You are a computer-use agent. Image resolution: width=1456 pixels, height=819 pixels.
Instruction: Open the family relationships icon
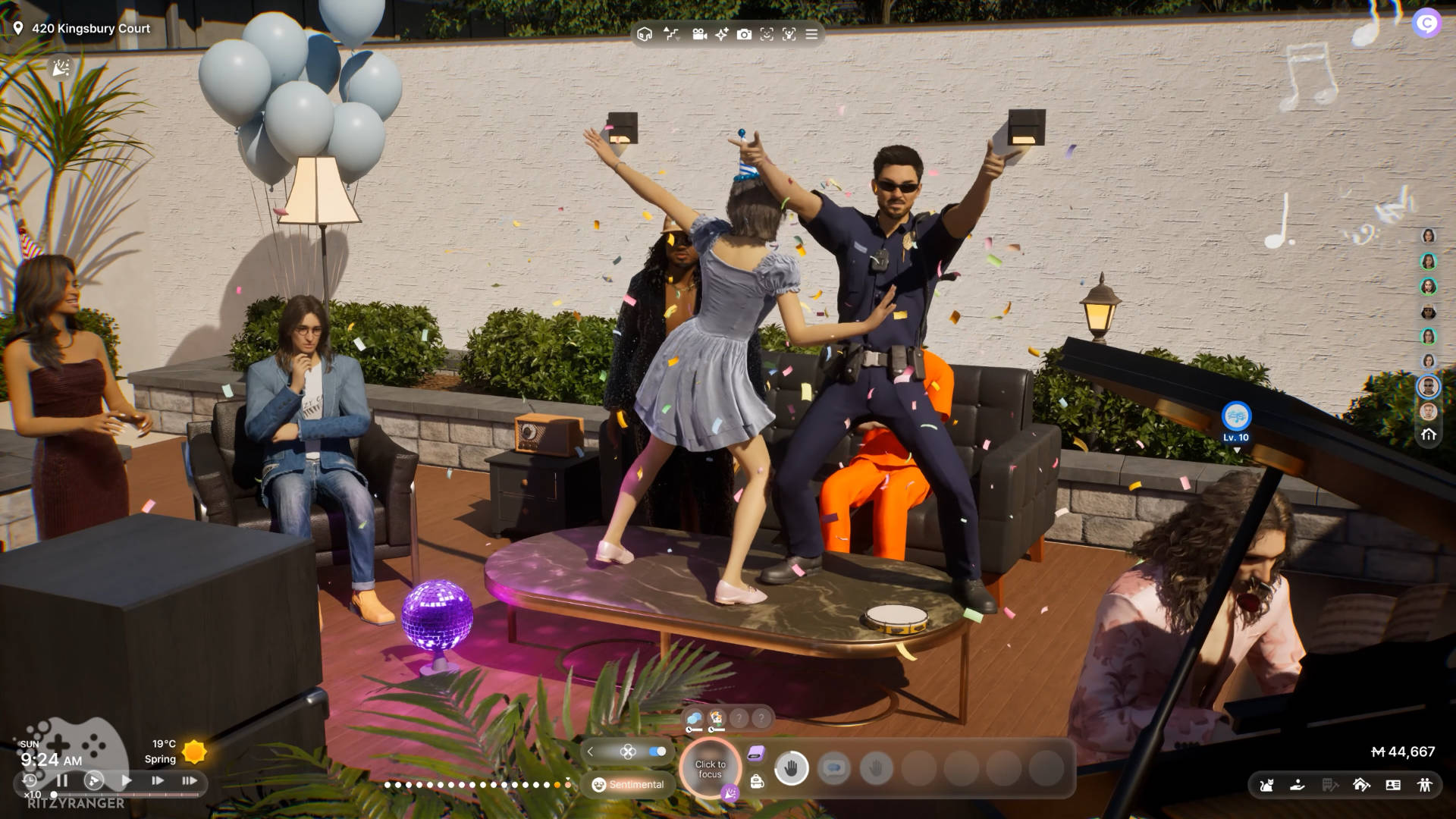(x=1425, y=785)
